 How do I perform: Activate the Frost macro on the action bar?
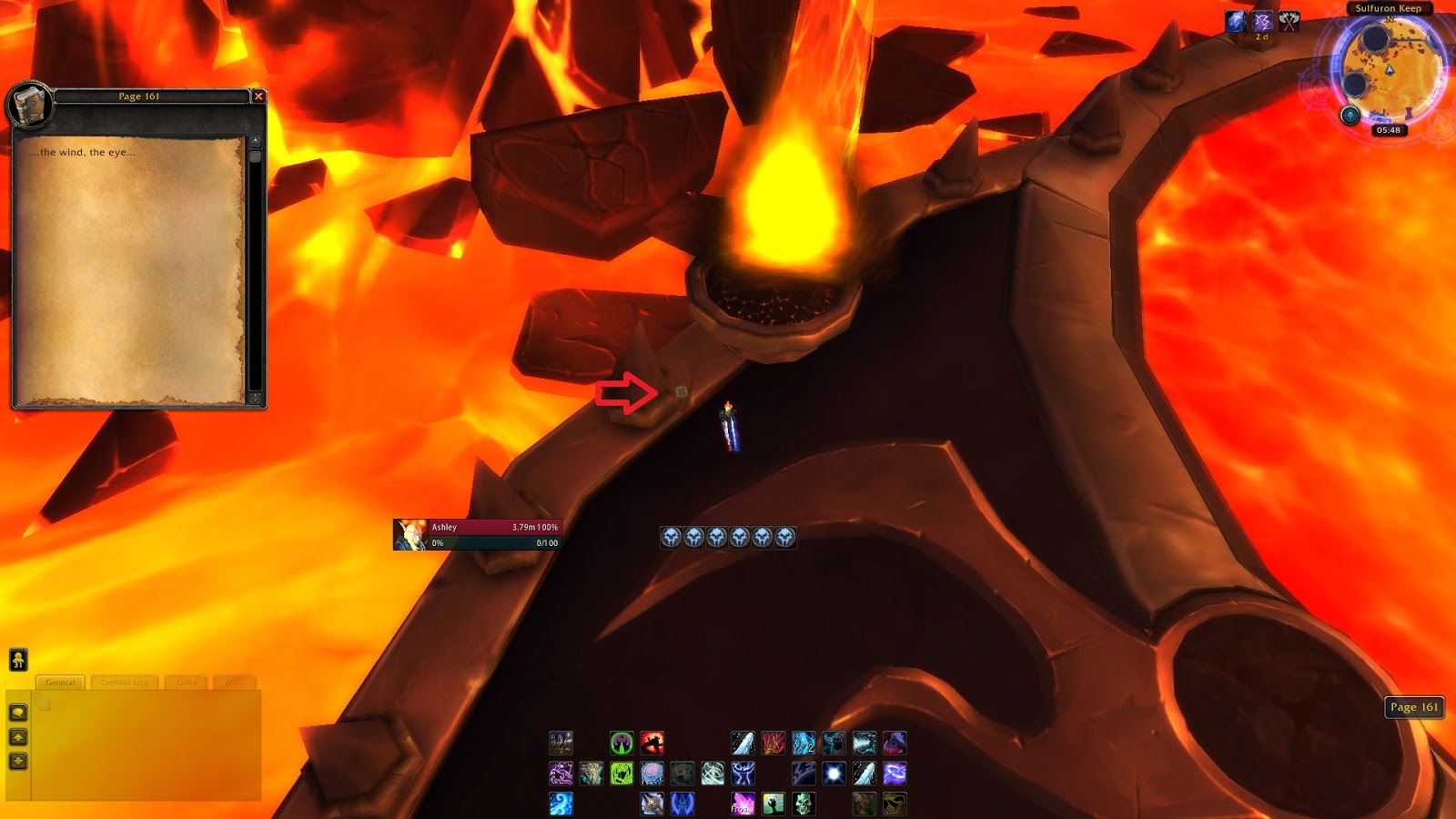(x=741, y=804)
